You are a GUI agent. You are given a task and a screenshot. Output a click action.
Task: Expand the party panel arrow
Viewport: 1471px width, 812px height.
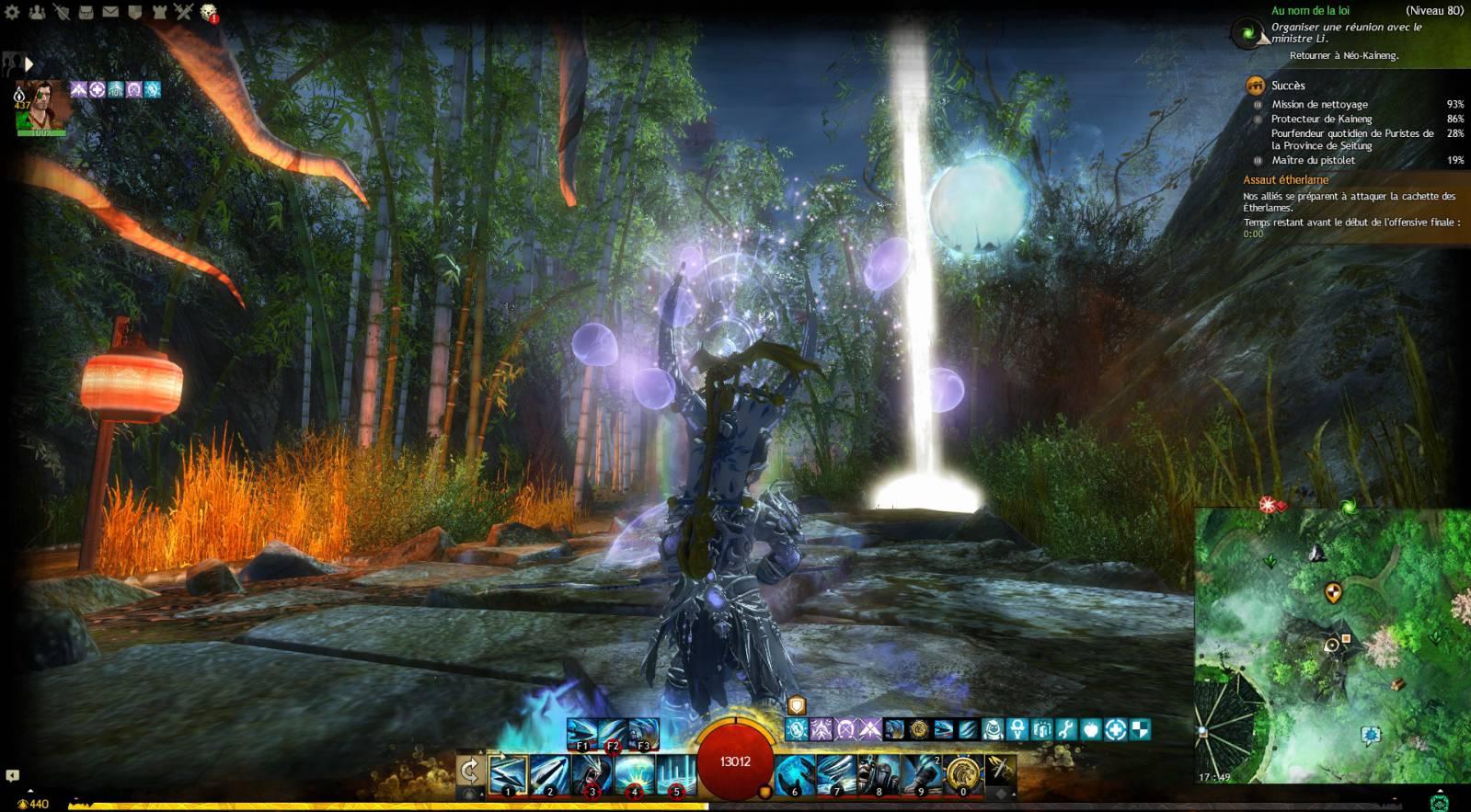(x=29, y=63)
